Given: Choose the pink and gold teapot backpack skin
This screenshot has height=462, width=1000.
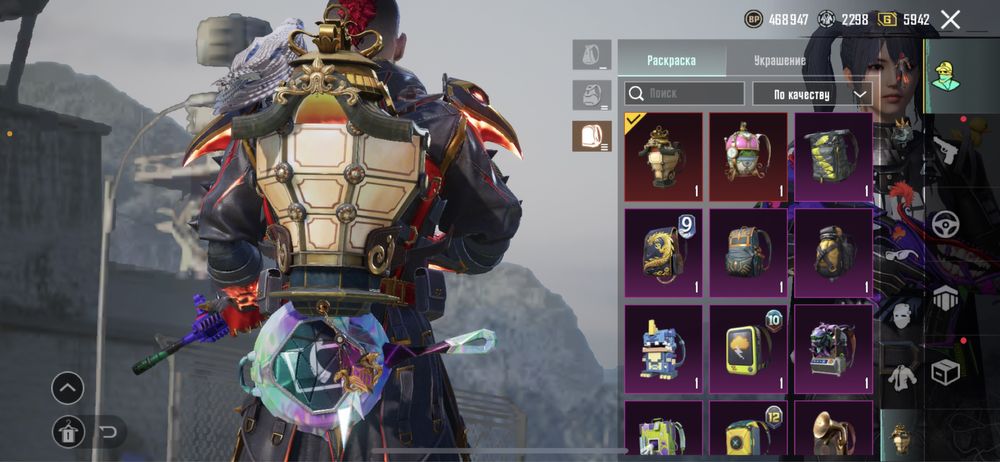Looking at the screenshot, I should click(748, 157).
